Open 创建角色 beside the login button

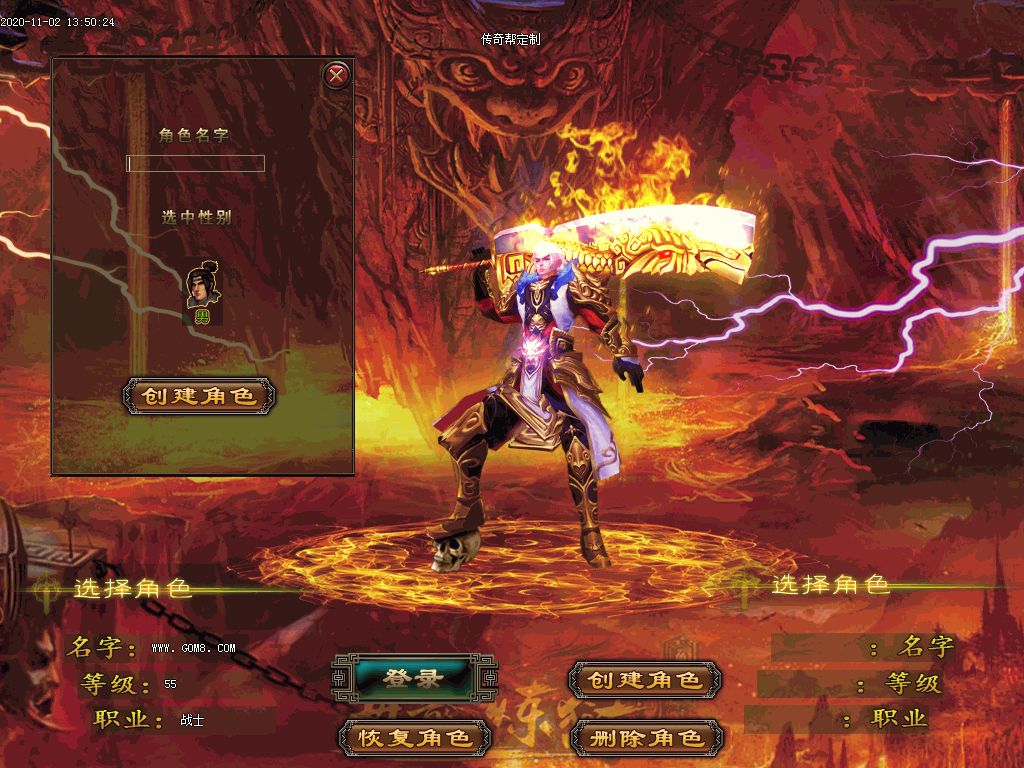point(644,680)
